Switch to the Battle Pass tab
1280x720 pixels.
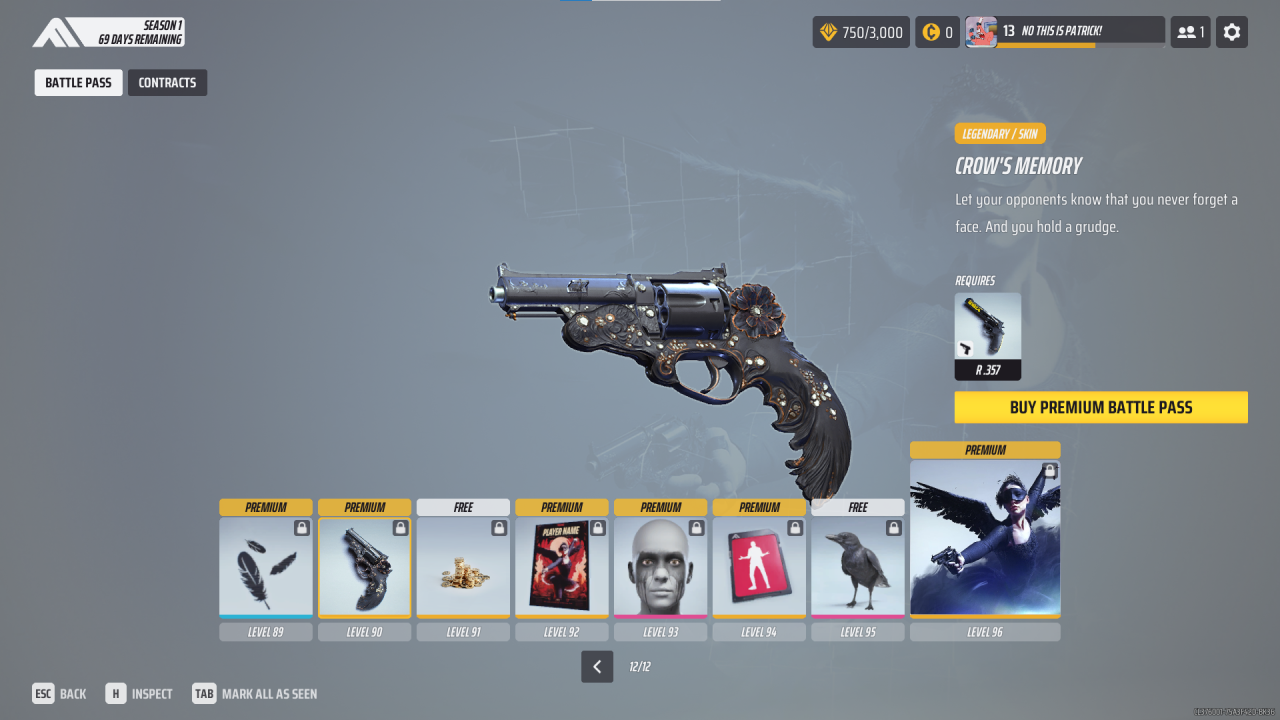coord(78,82)
